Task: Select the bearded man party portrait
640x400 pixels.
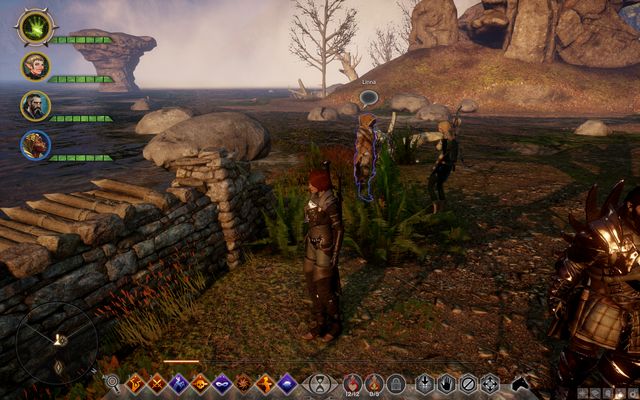Action: tap(36, 106)
